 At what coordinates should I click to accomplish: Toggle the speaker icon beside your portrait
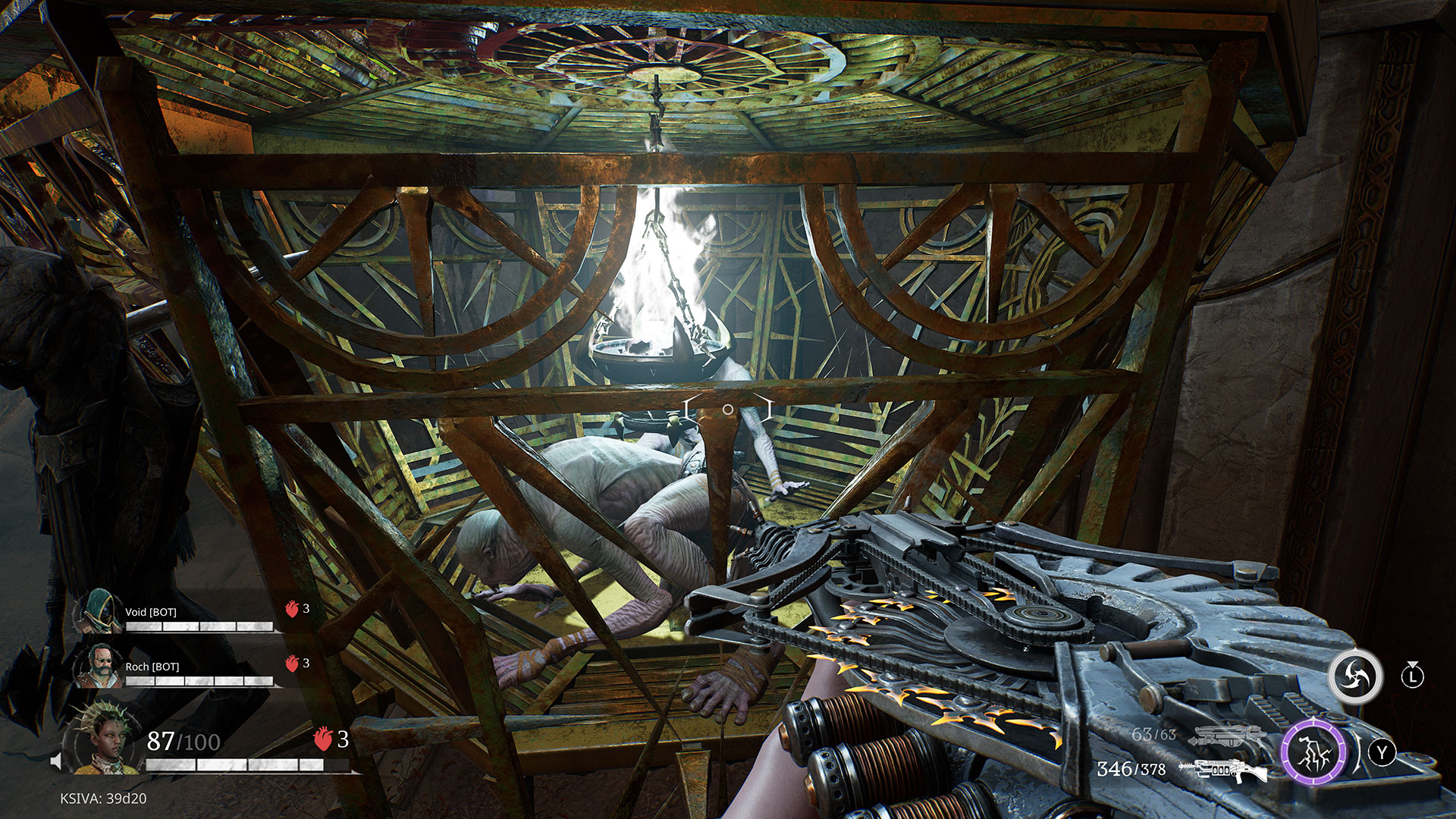(x=56, y=760)
